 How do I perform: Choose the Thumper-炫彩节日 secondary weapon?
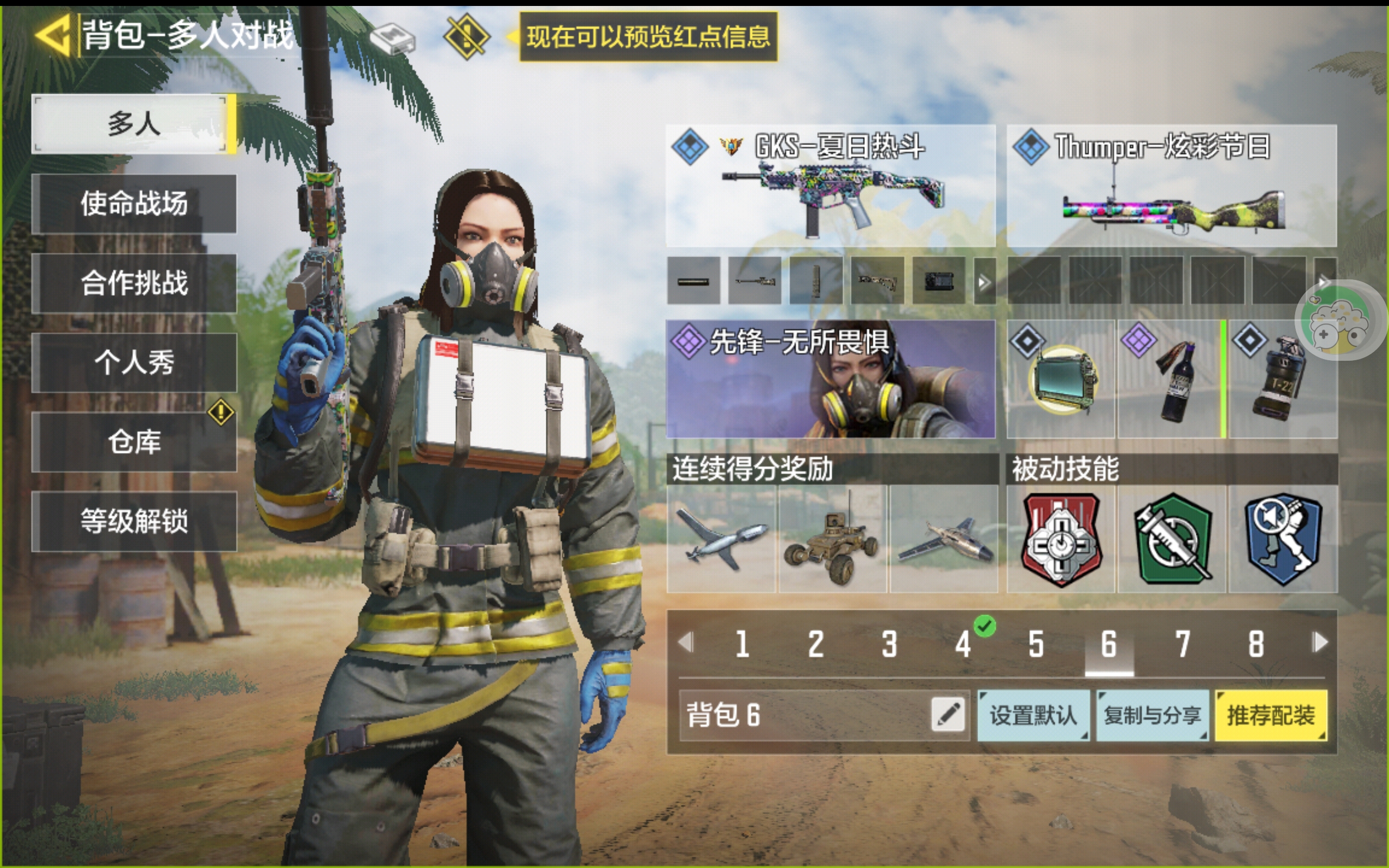1171,186
